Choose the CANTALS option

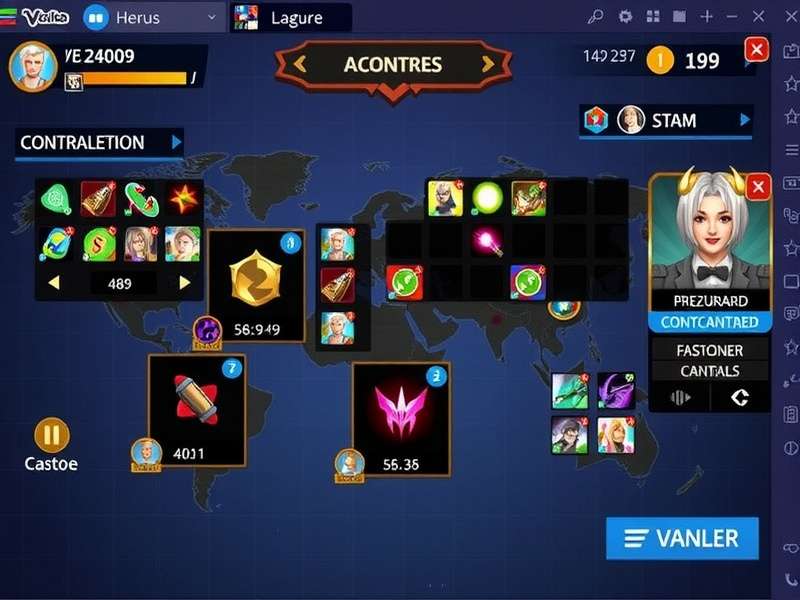coord(709,371)
